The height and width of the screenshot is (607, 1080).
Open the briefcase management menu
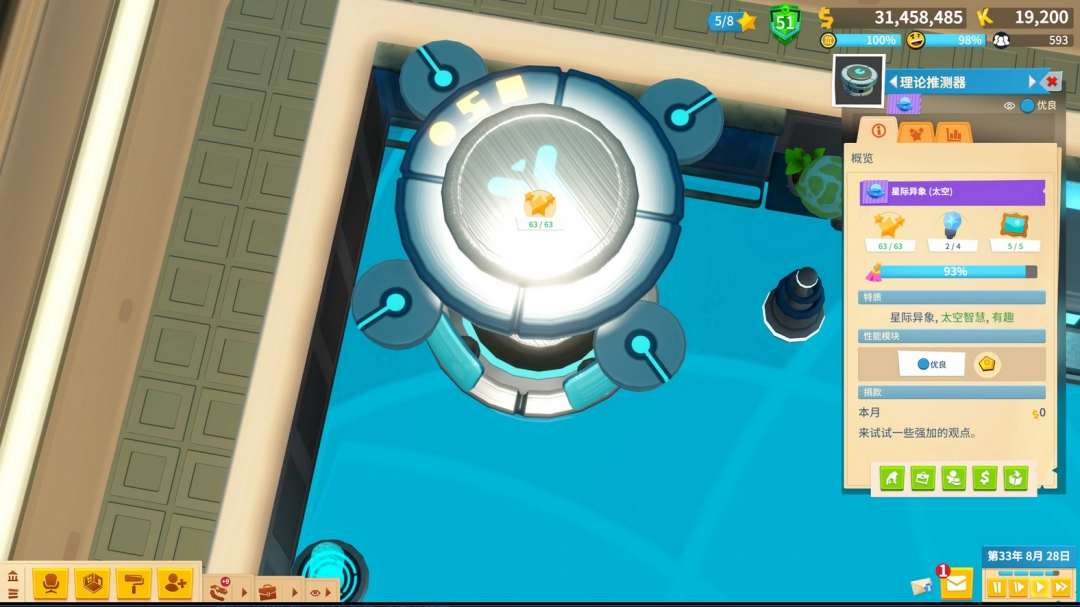[267, 591]
